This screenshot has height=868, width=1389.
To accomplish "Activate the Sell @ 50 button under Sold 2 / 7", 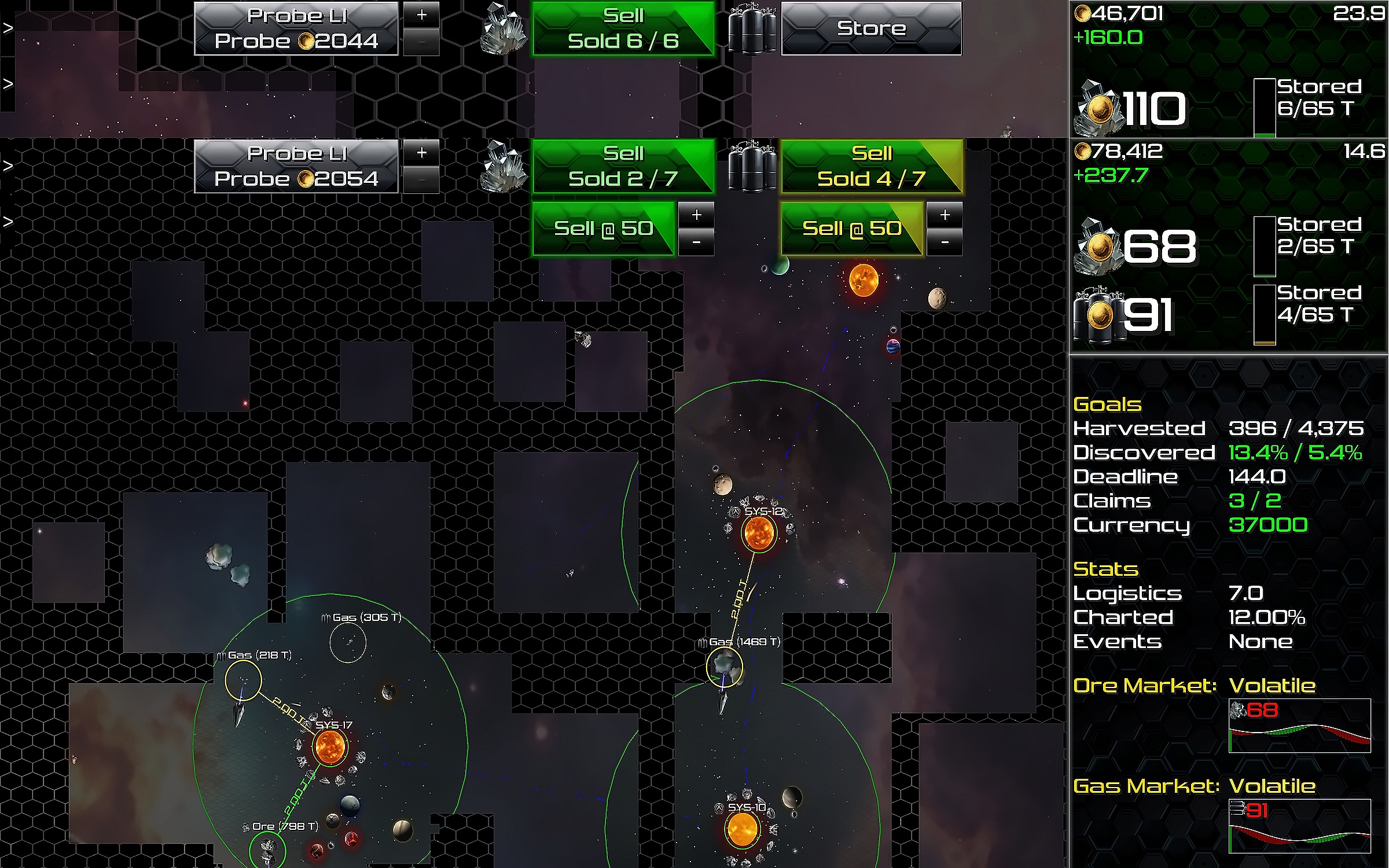I will (603, 229).
